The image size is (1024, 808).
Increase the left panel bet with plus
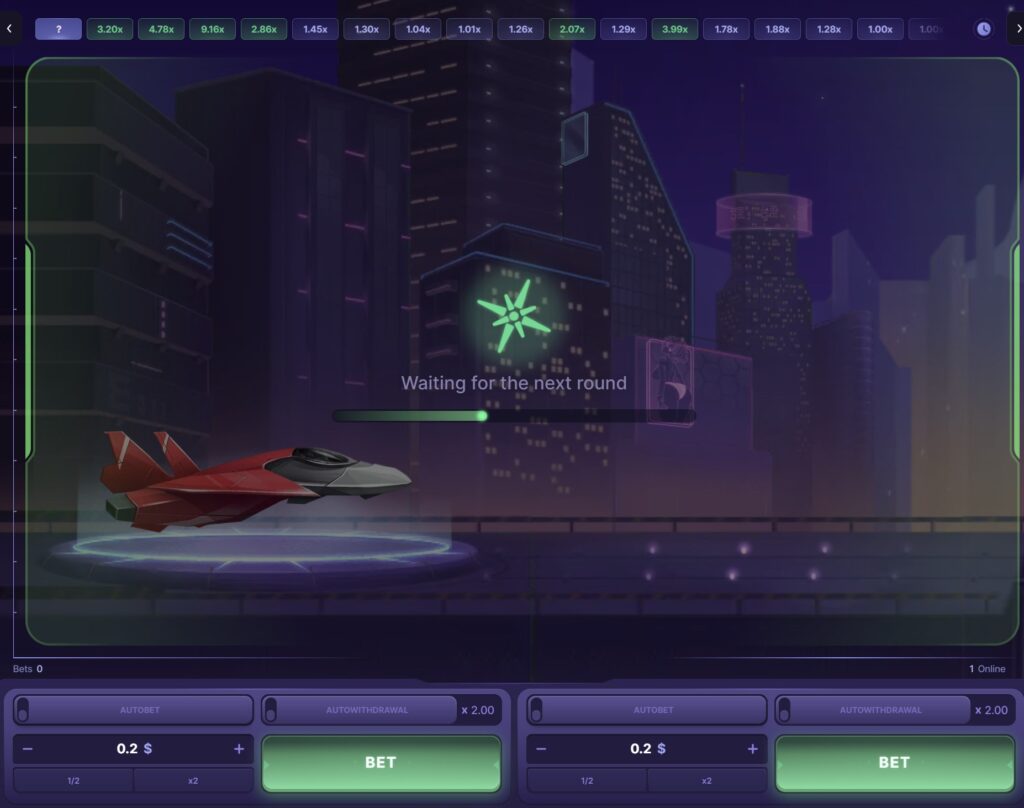[x=239, y=749]
